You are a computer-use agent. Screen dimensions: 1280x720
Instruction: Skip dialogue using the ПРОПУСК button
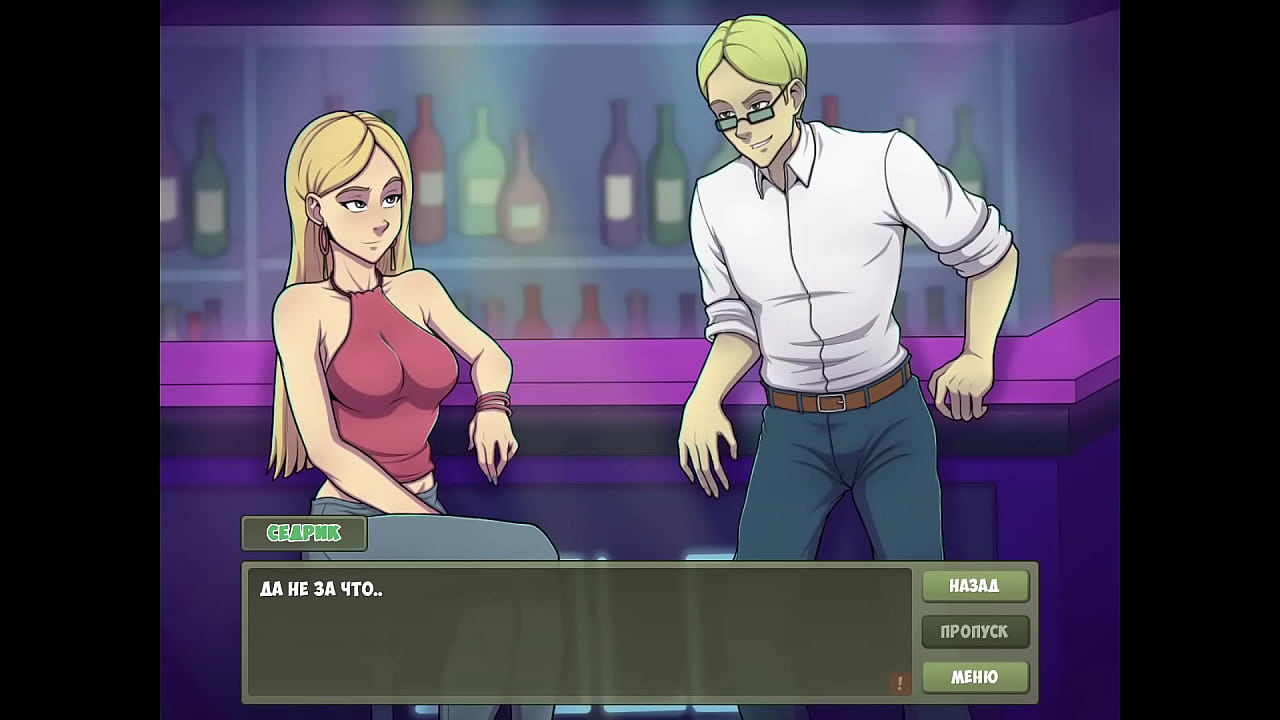coord(975,632)
